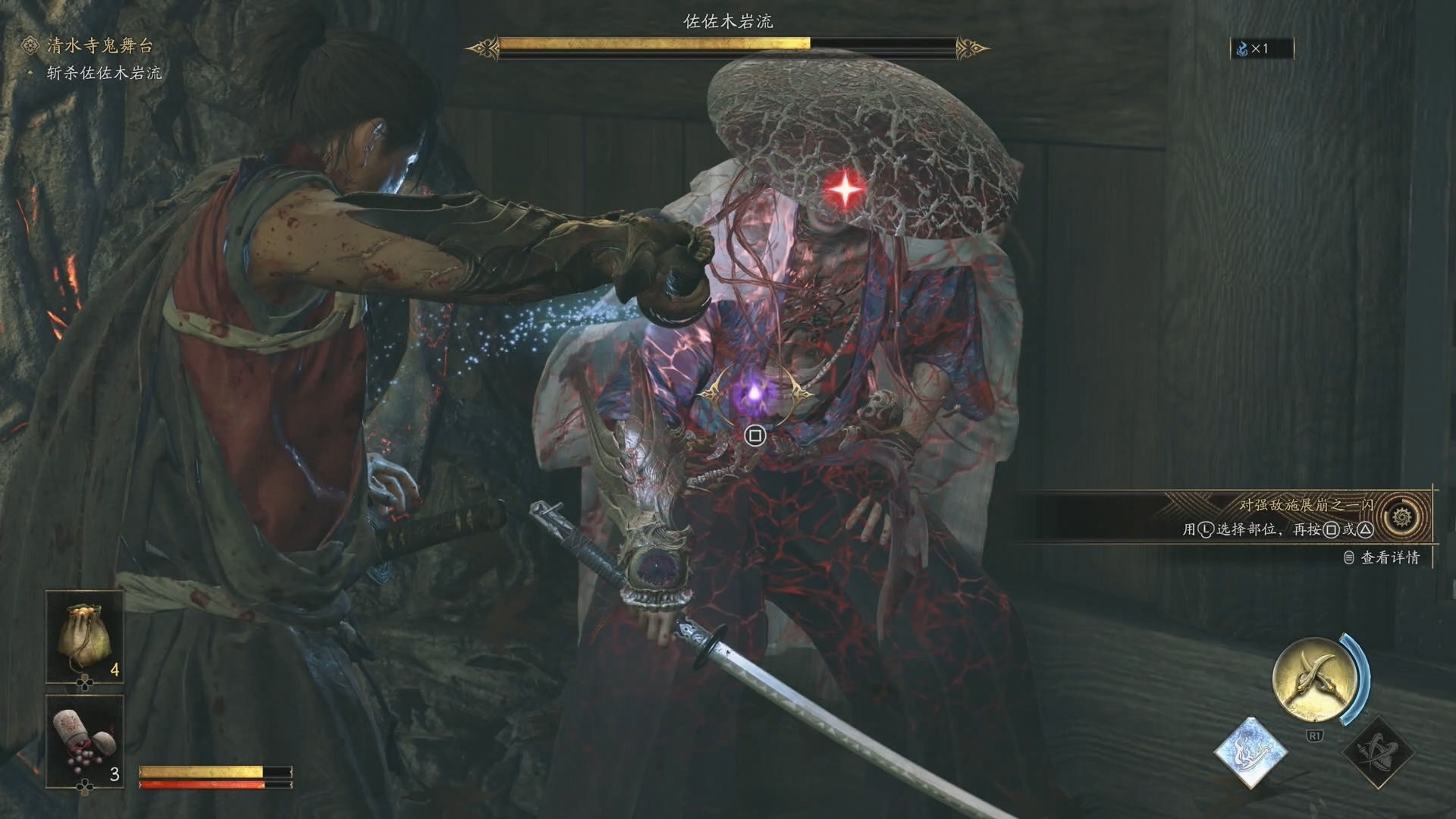Screen dimensions: 1456x819
Task: Select the dark diamond skill icon
Action: point(1377,752)
